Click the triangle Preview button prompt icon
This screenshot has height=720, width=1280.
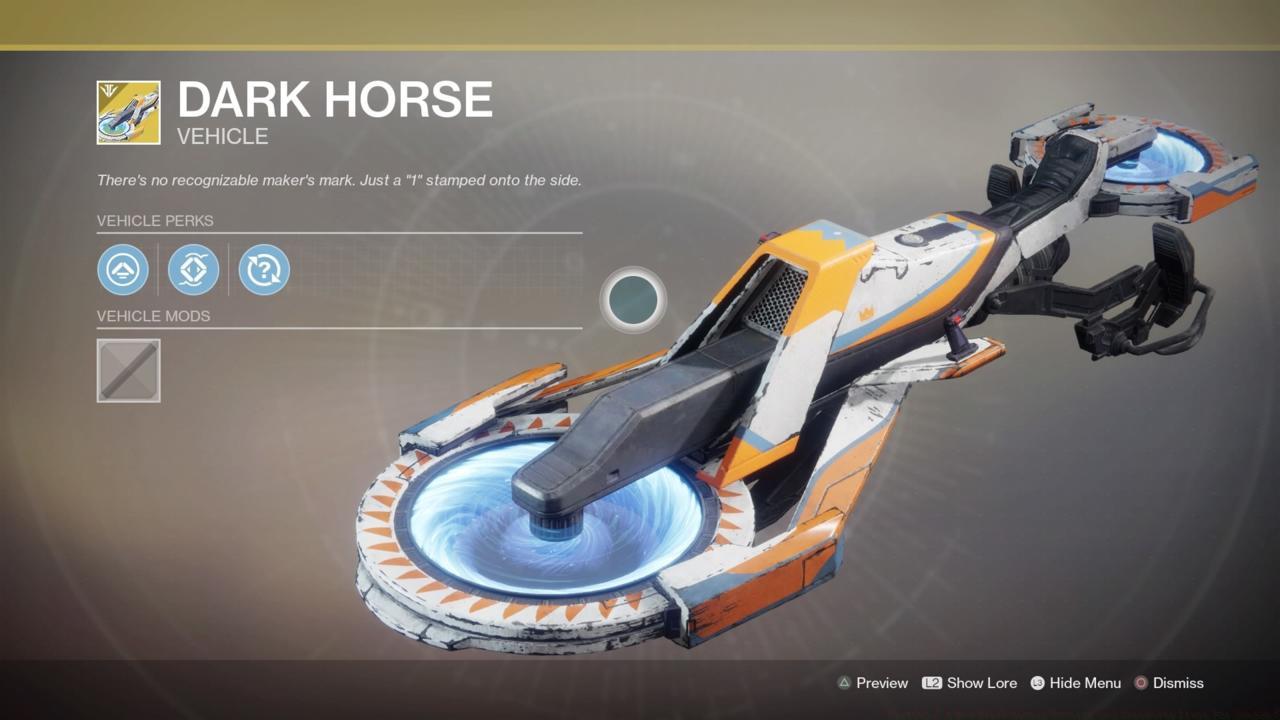click(843, 683)
